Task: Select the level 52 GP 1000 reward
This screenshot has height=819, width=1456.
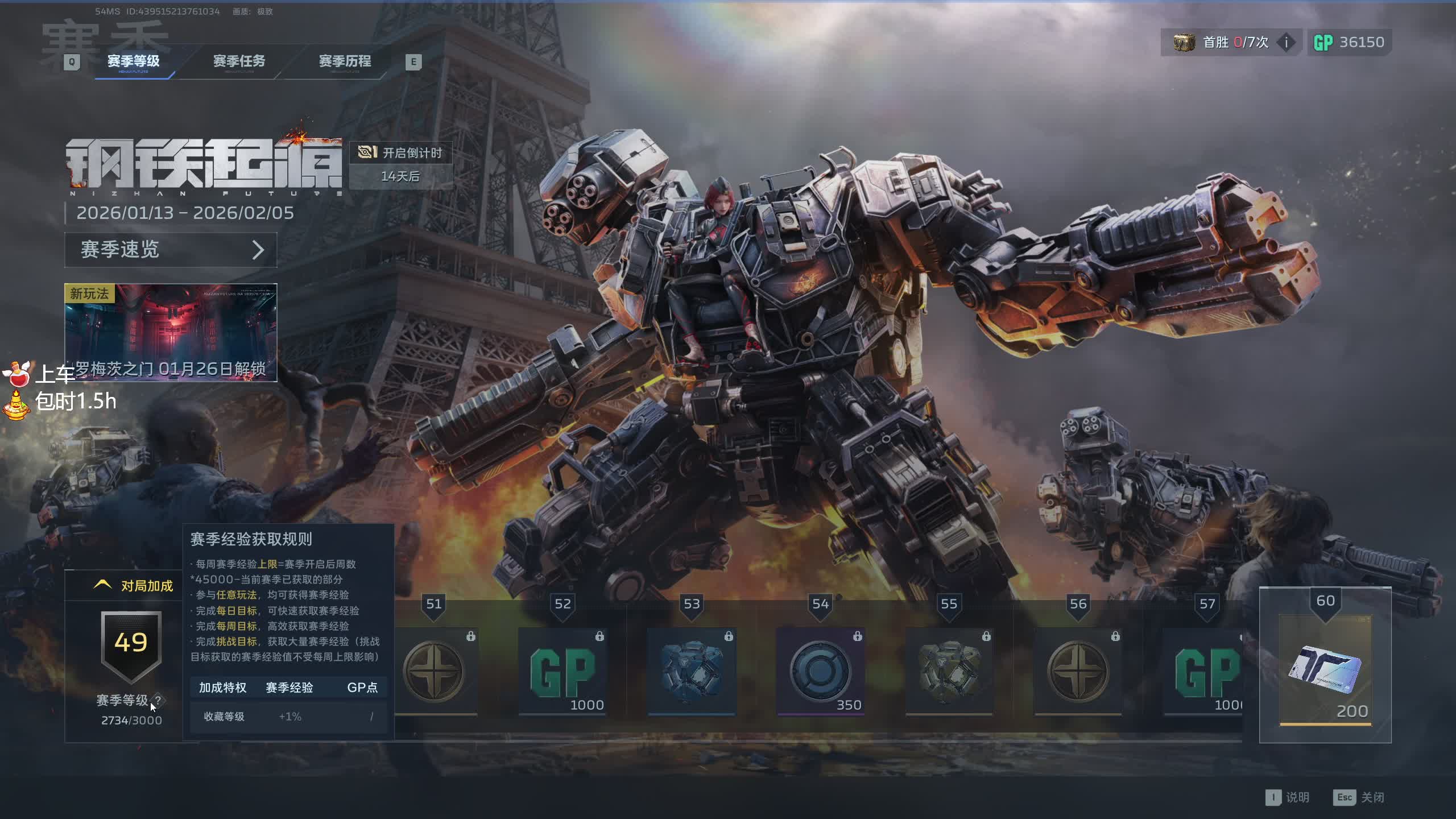Action: tap(563, 672)
